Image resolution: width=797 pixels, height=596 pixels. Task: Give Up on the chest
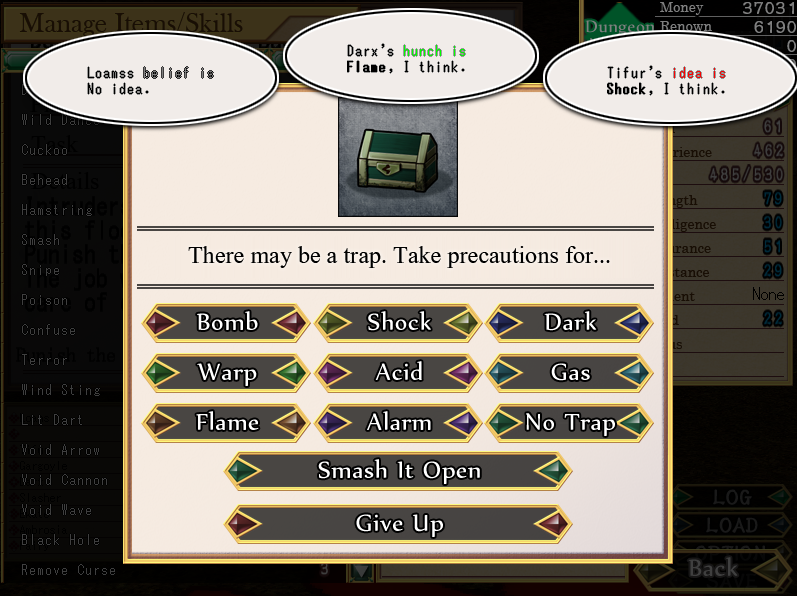[399, 524]
